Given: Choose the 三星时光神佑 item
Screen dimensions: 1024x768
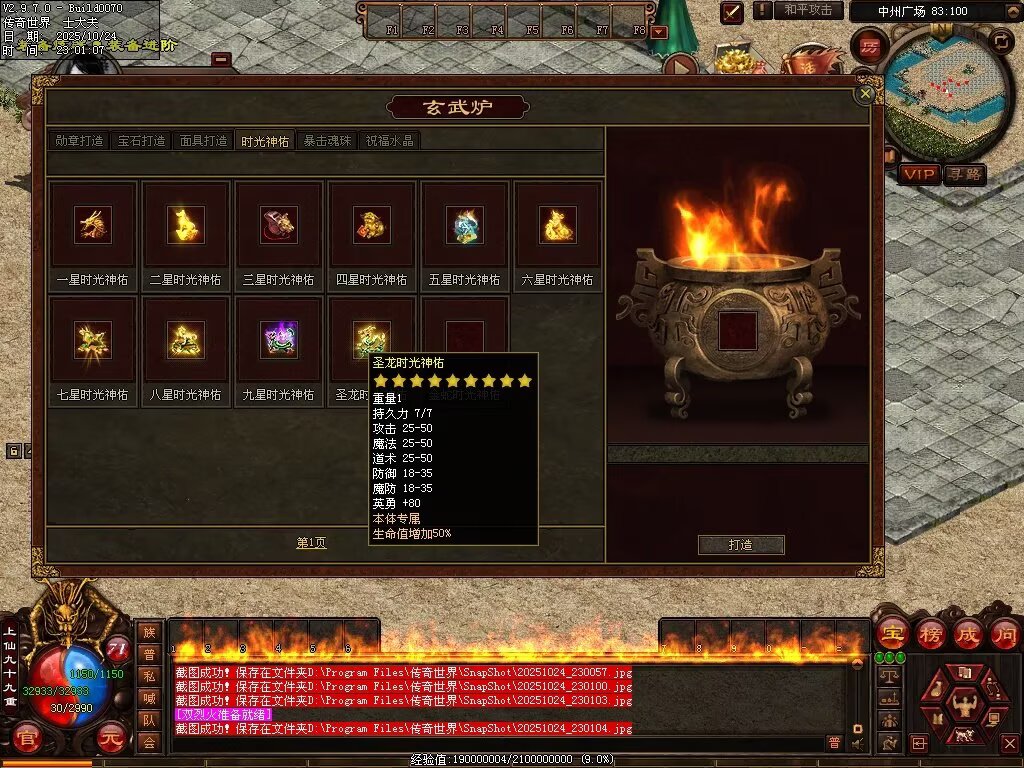Looking at the screenshot, I should (x=278, y=225).
